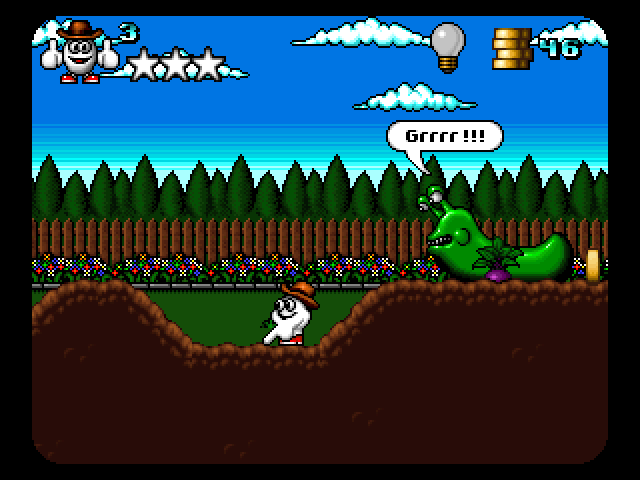Click the gold coin stack icon

(511, 48)
